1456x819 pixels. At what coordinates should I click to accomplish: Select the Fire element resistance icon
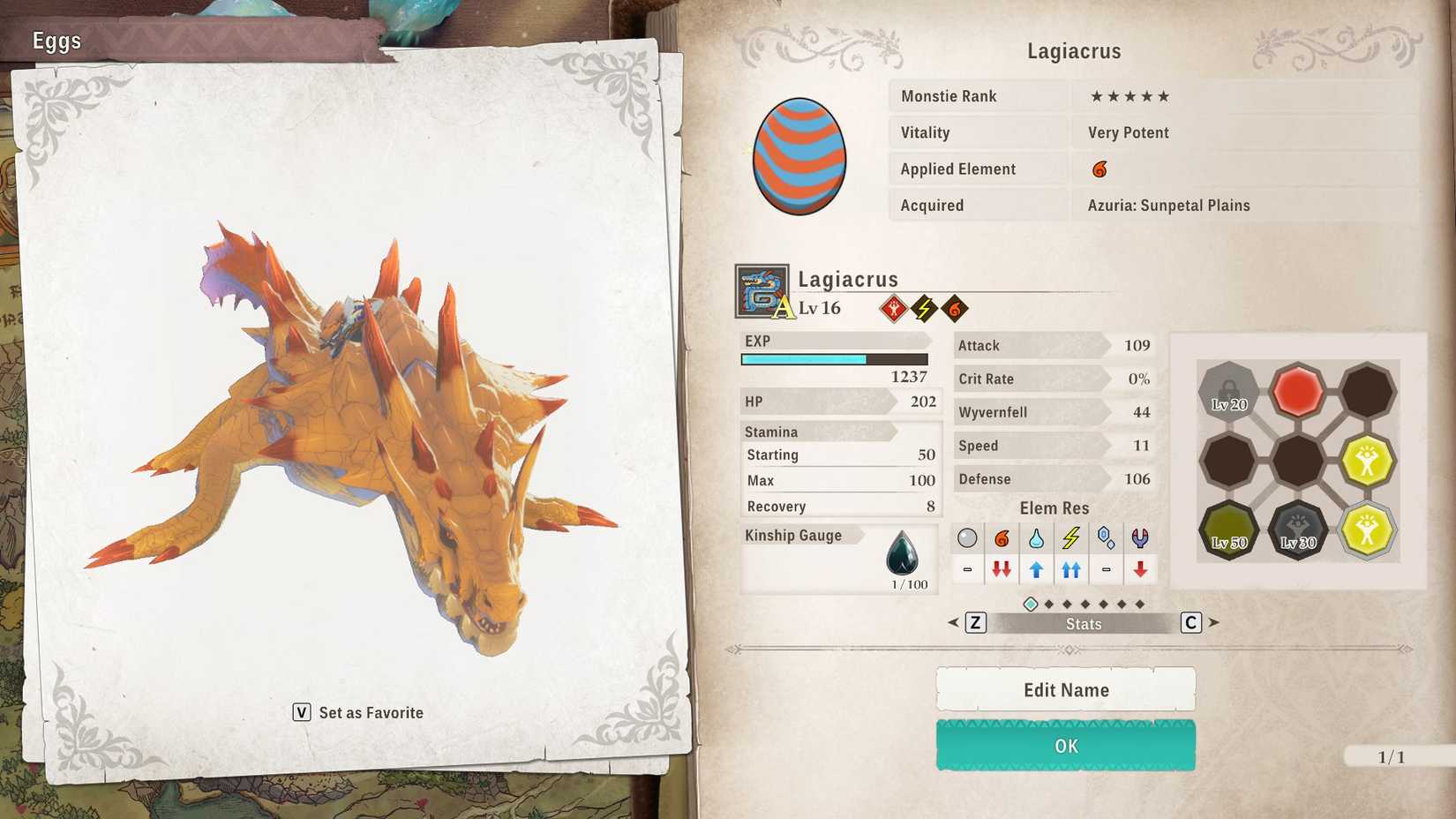pyautogui.click(x=1002, y=538)
